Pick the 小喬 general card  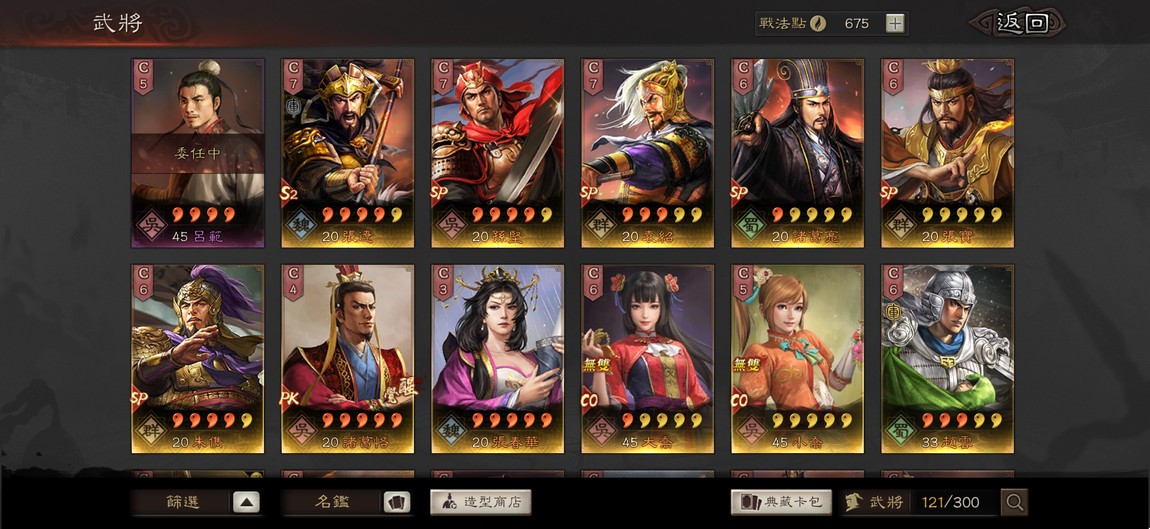pyautogui.click(x=798, y=358)
